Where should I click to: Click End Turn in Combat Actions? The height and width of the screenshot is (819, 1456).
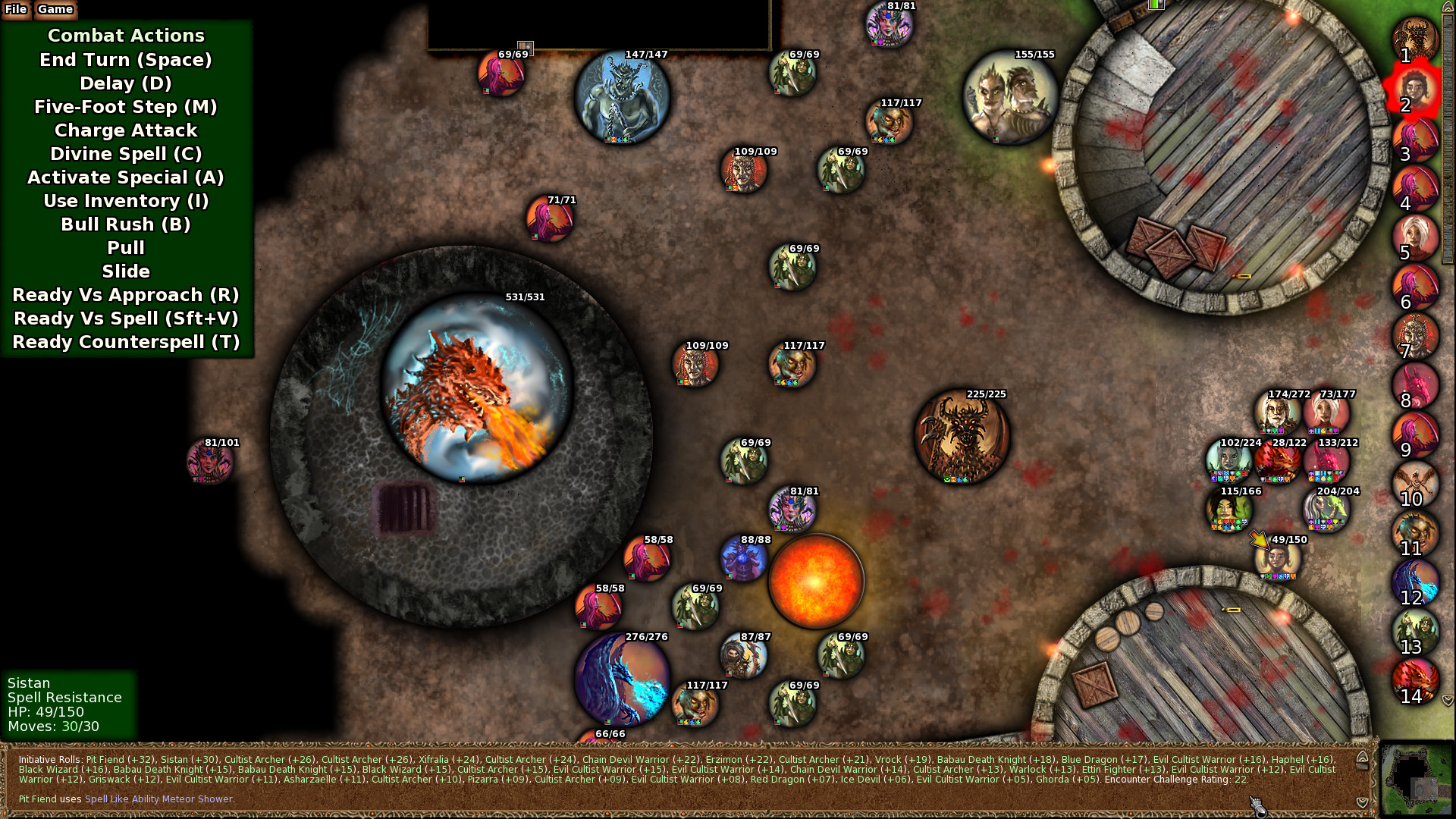tap(125, 60)
